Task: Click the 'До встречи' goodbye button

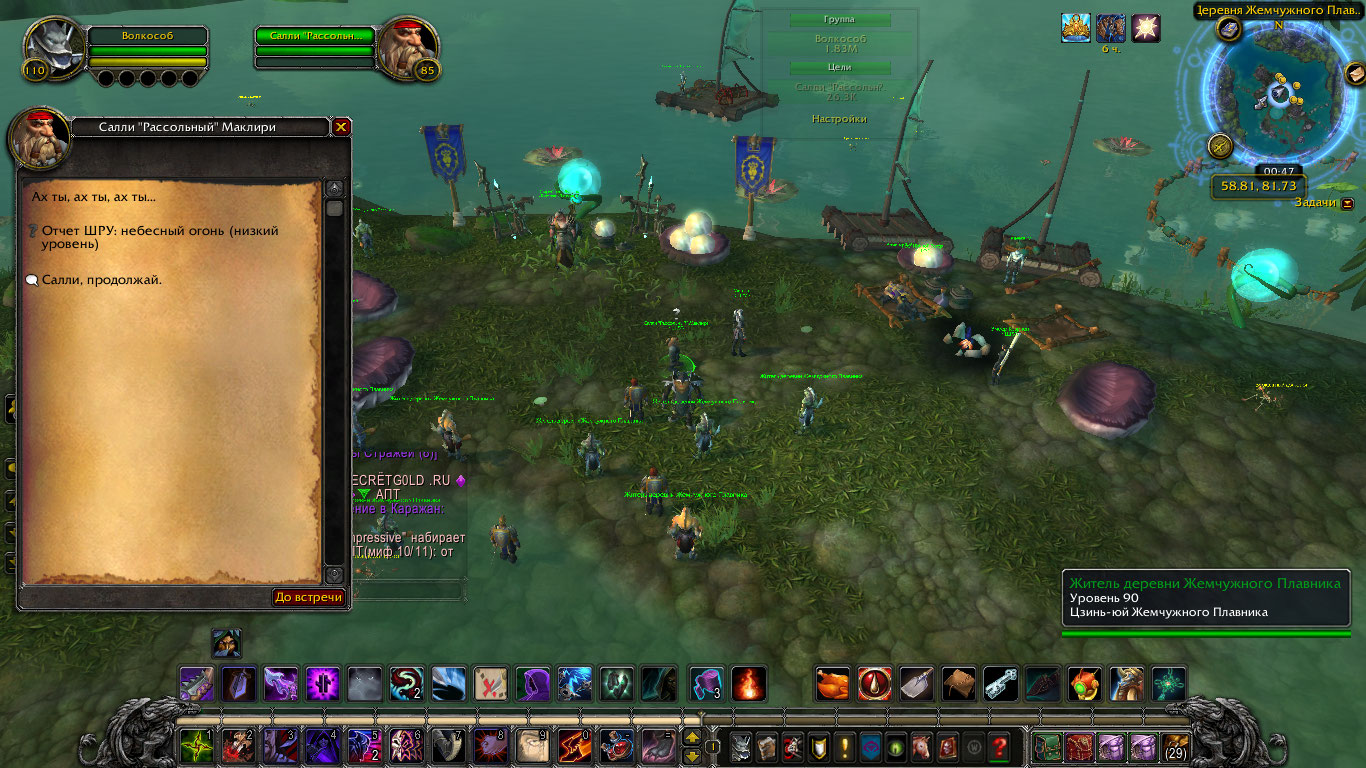Action: pyautogui.click(x=309, y=597)
